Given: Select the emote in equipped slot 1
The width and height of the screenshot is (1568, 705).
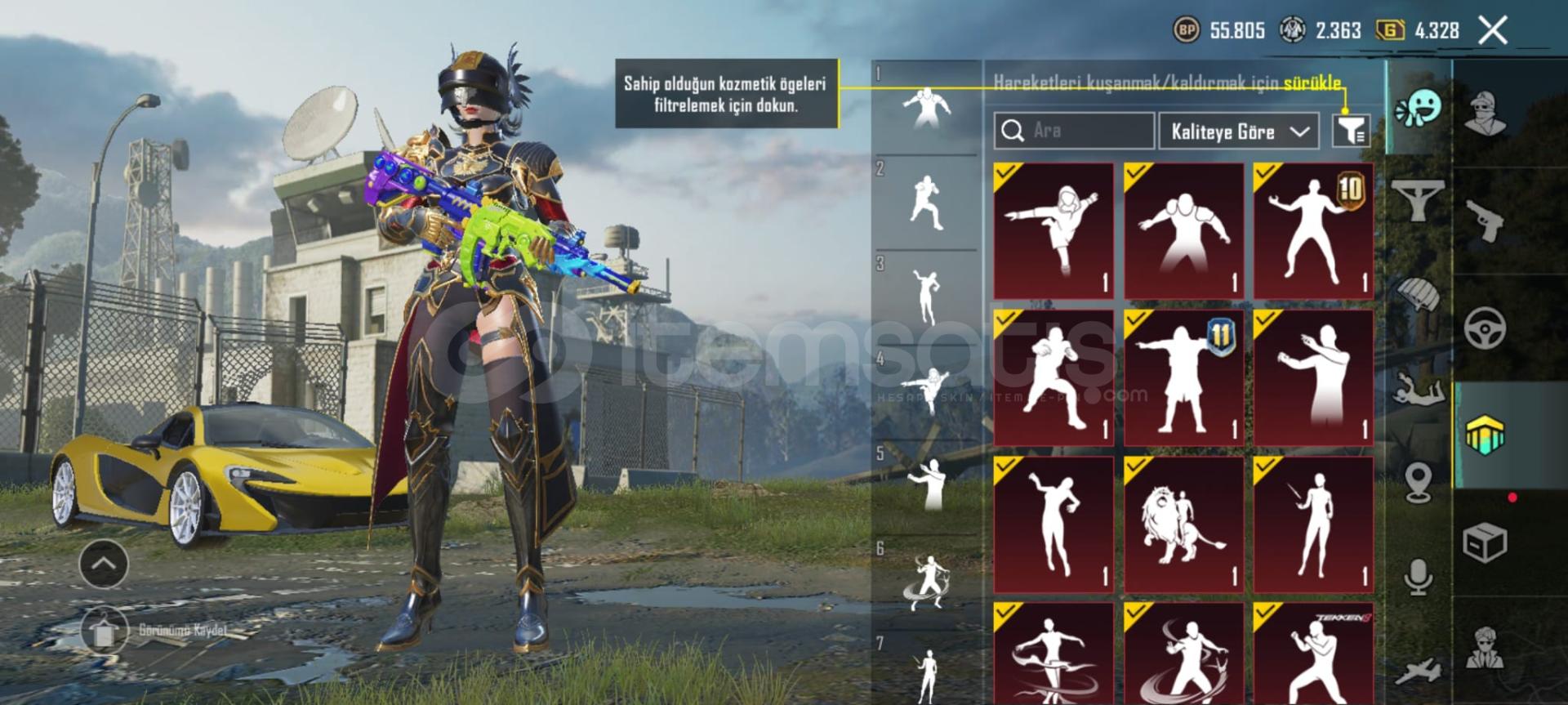Looking at the screenshot, I should coord(926,108).
